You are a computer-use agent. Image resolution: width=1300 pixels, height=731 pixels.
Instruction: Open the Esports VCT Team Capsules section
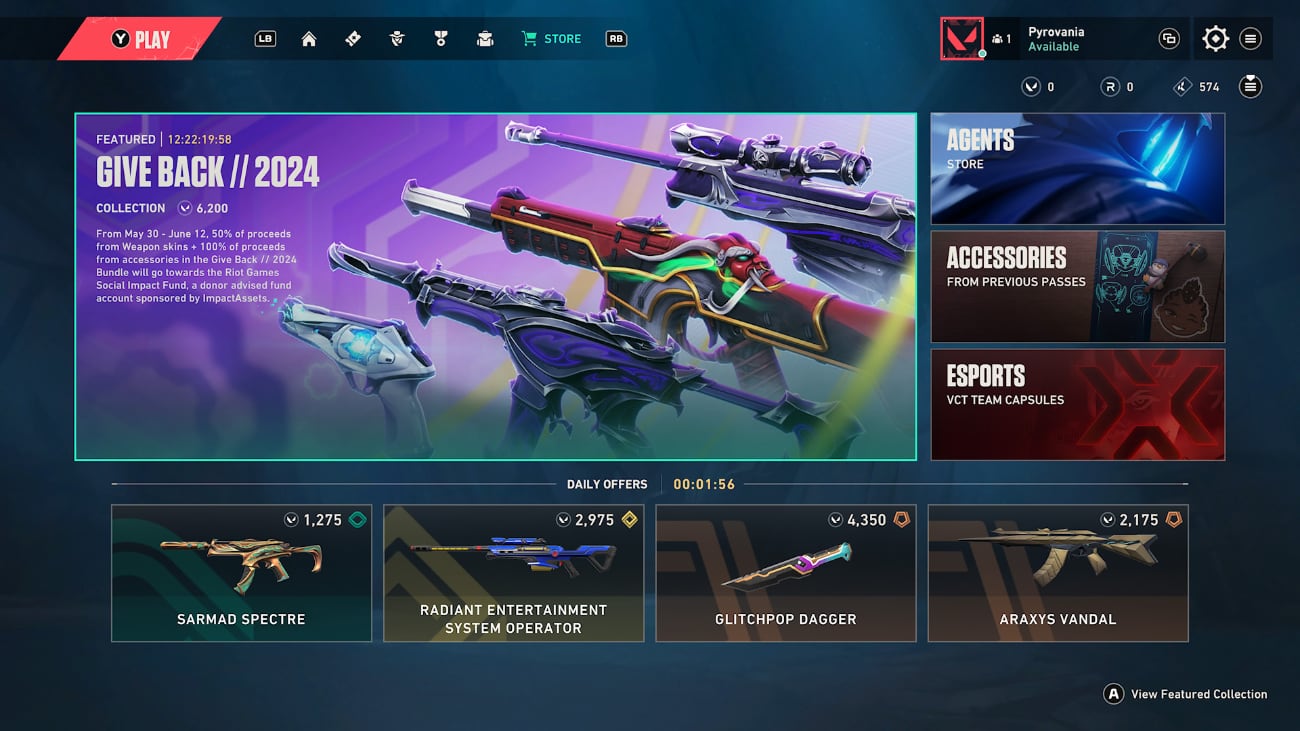[x=1077, y=404]
